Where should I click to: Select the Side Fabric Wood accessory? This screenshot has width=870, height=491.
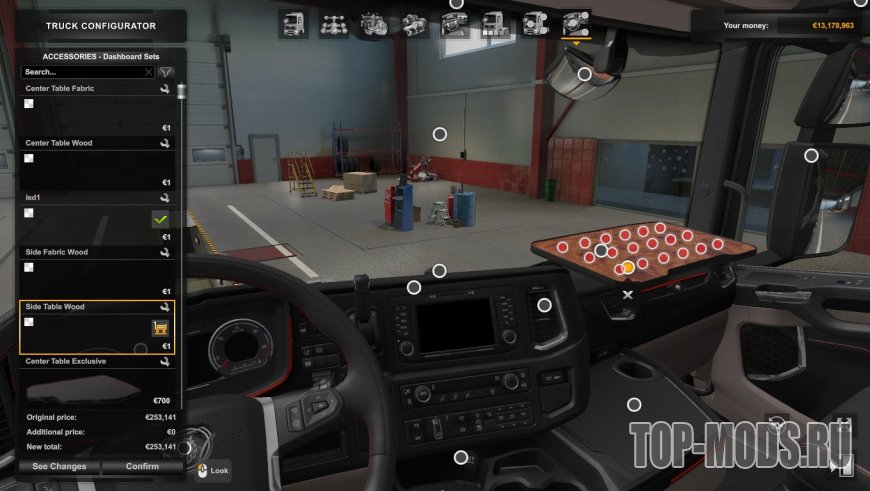(x=97, y=274)
